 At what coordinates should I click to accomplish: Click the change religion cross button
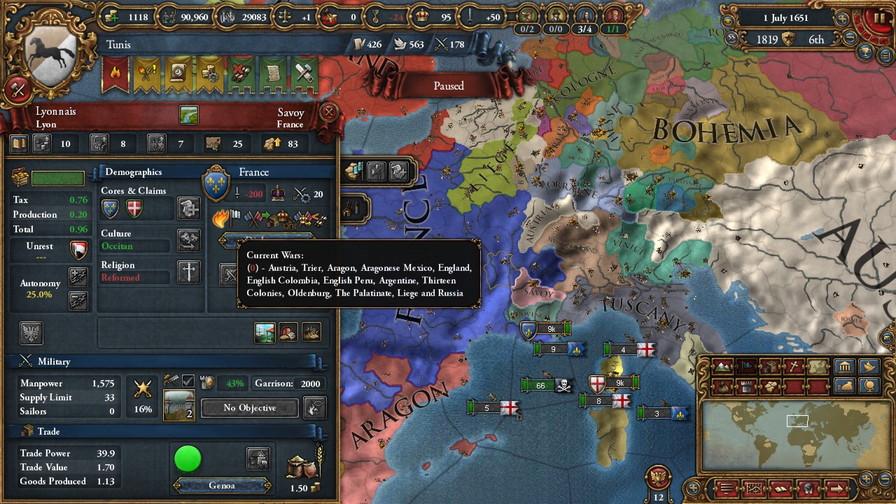[189, 271]
